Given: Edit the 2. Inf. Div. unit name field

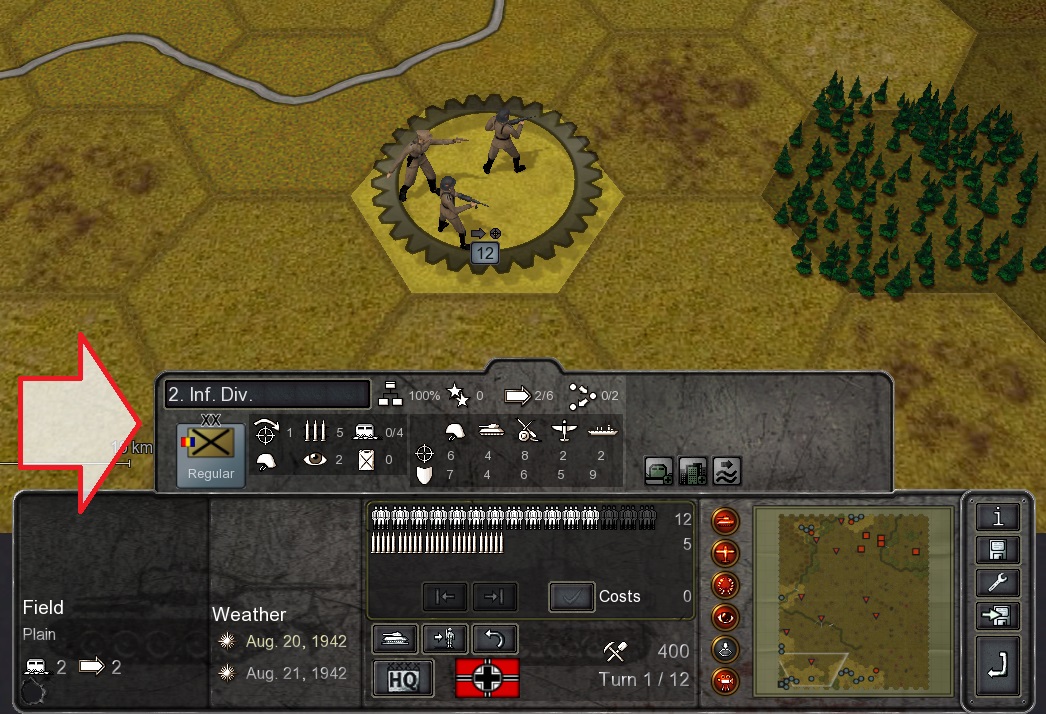Looking at the screenshot, I should click(x=267, y=395).
